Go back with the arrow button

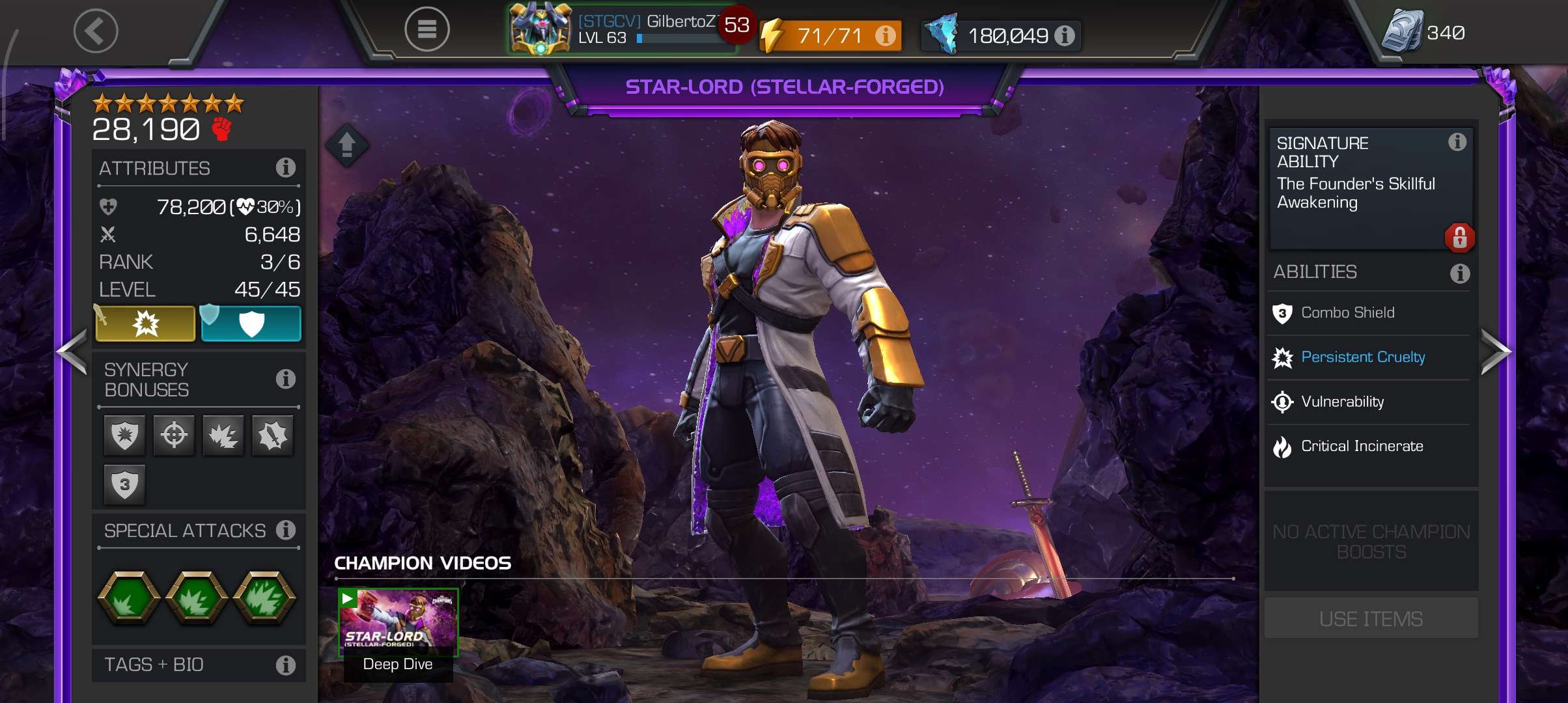(x=96, y=31)
